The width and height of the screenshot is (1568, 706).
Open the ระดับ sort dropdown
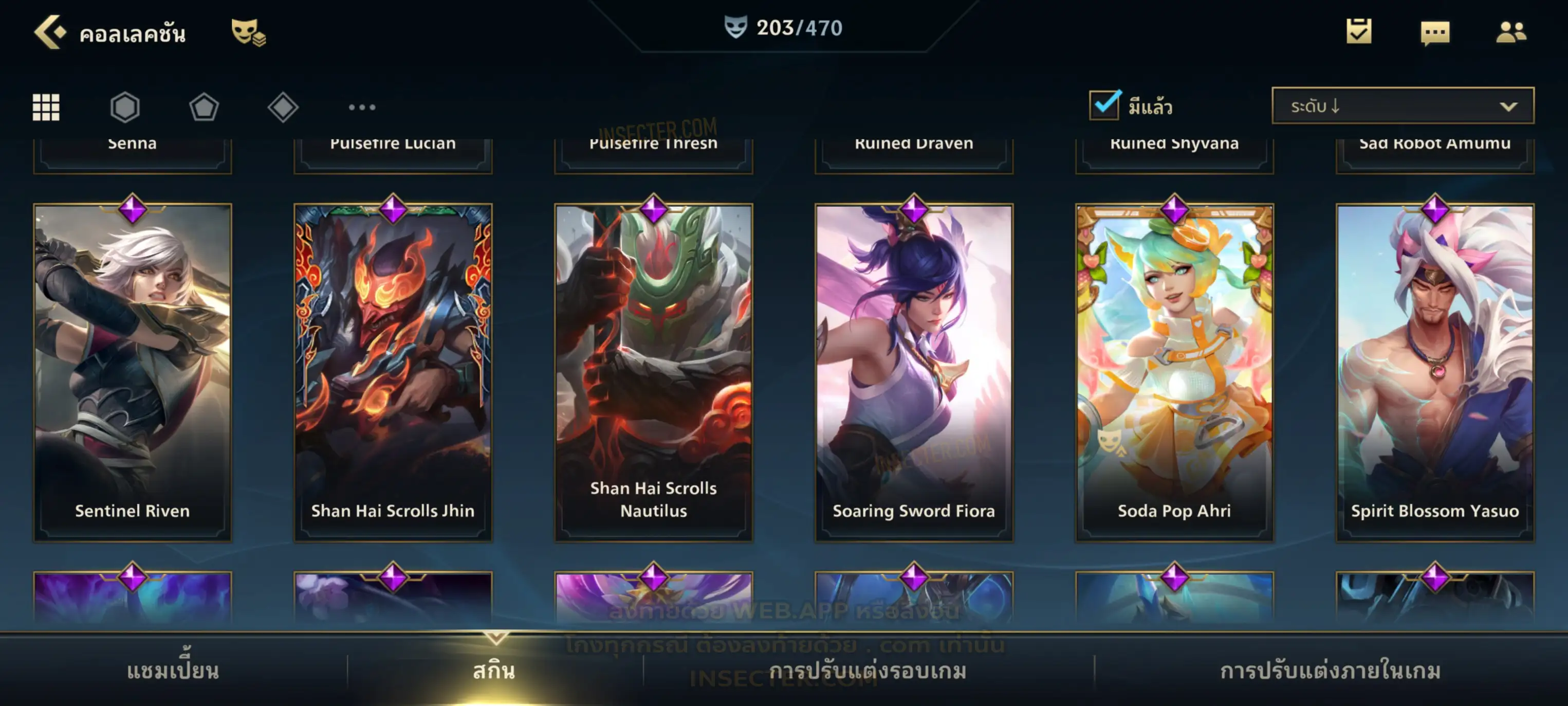pyautogui.click(x=1403, y=106)
